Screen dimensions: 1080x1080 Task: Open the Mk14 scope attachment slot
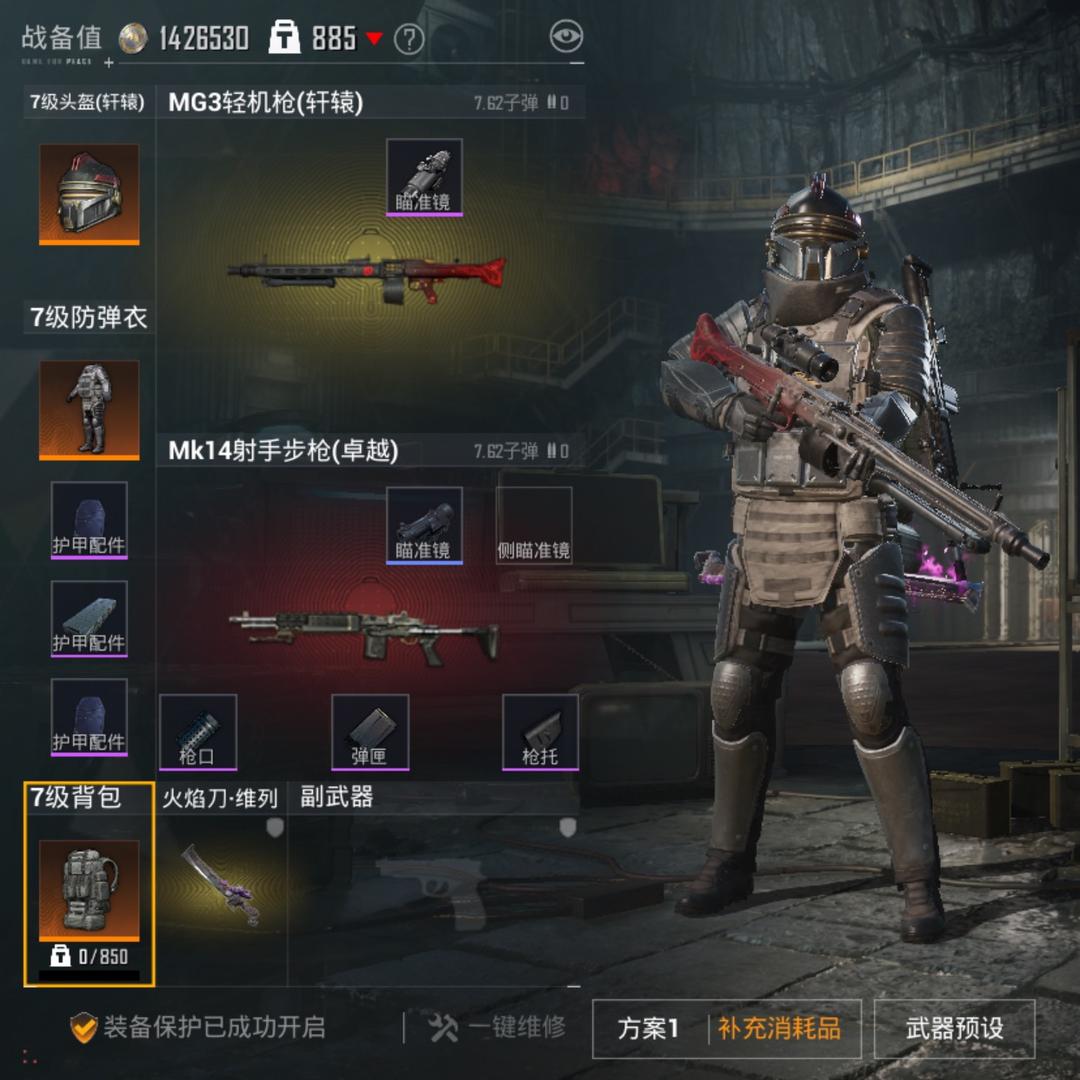pos(424,525)
